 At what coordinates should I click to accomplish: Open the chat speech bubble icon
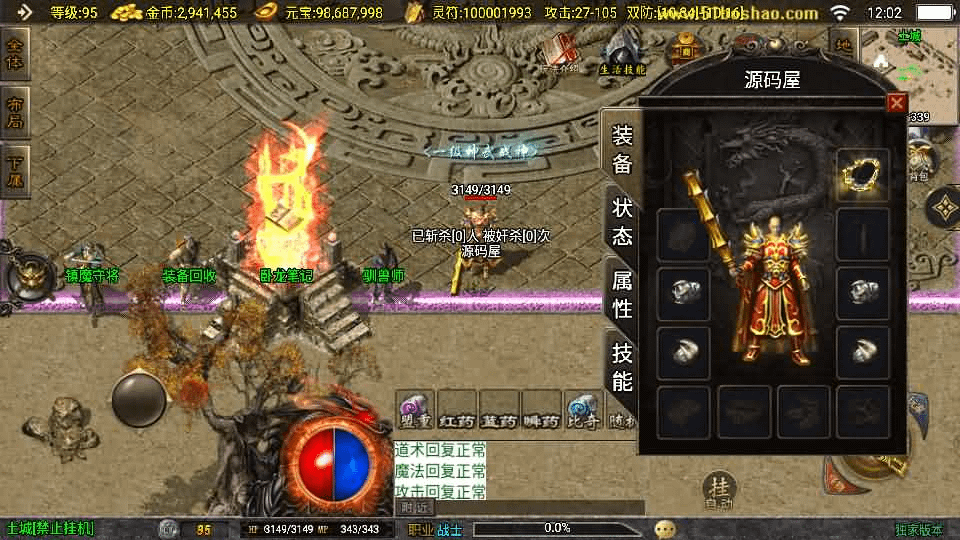pyautogui.click(x=666, y=528)
